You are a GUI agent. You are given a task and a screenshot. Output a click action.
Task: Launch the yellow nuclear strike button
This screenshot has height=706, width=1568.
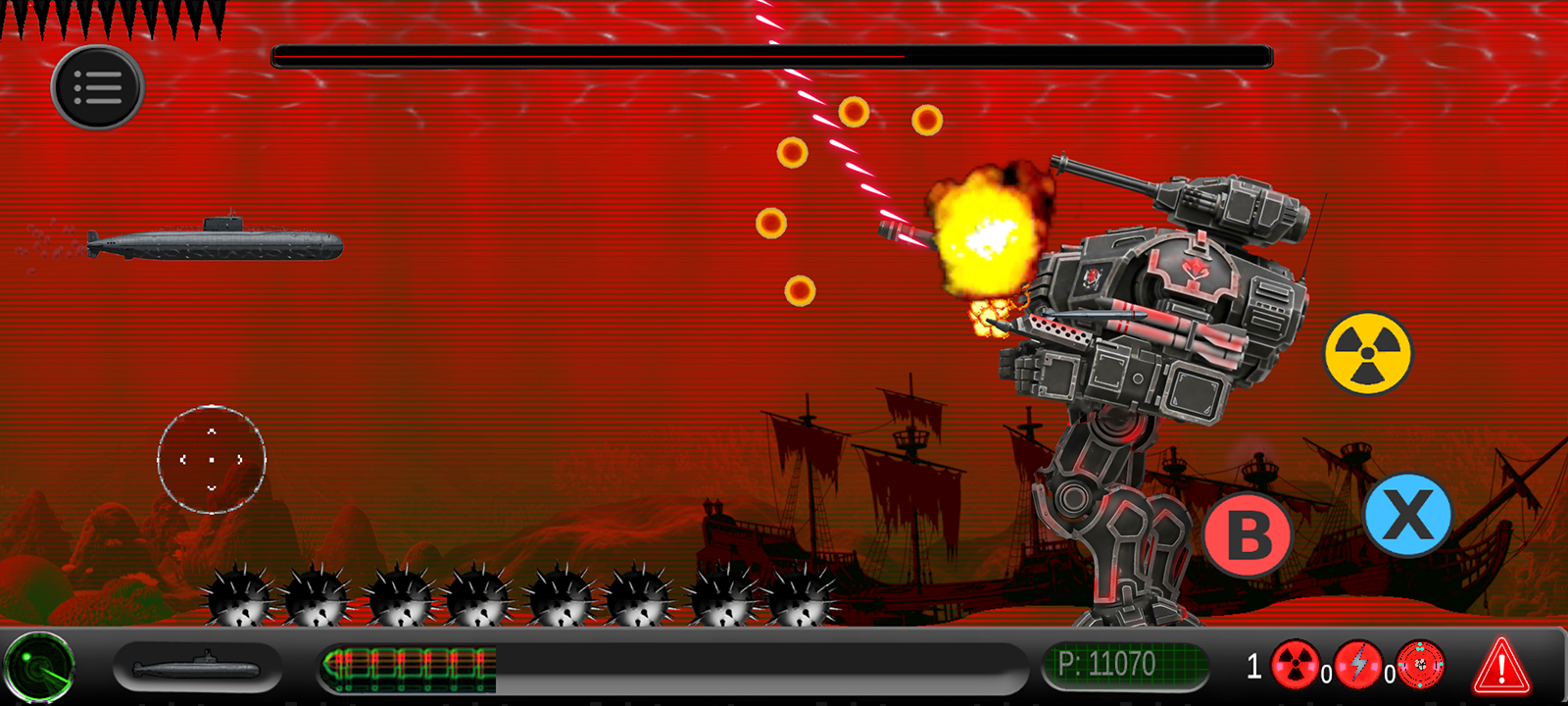coord(1368,353)
